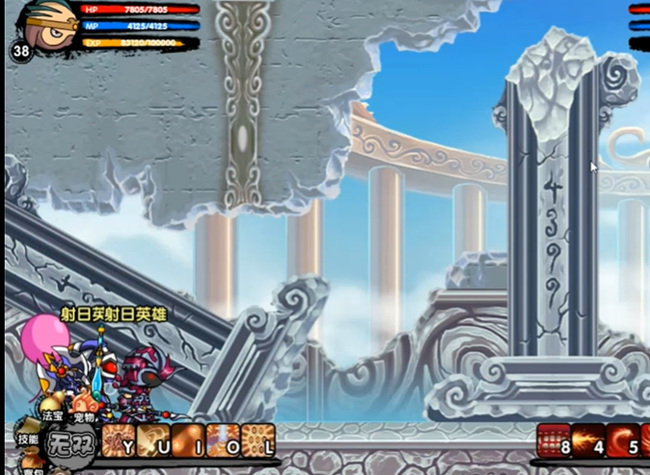Open the 法宝 treasure menu
The width and height of the screenshot is (650, 475).
point(52,414)
